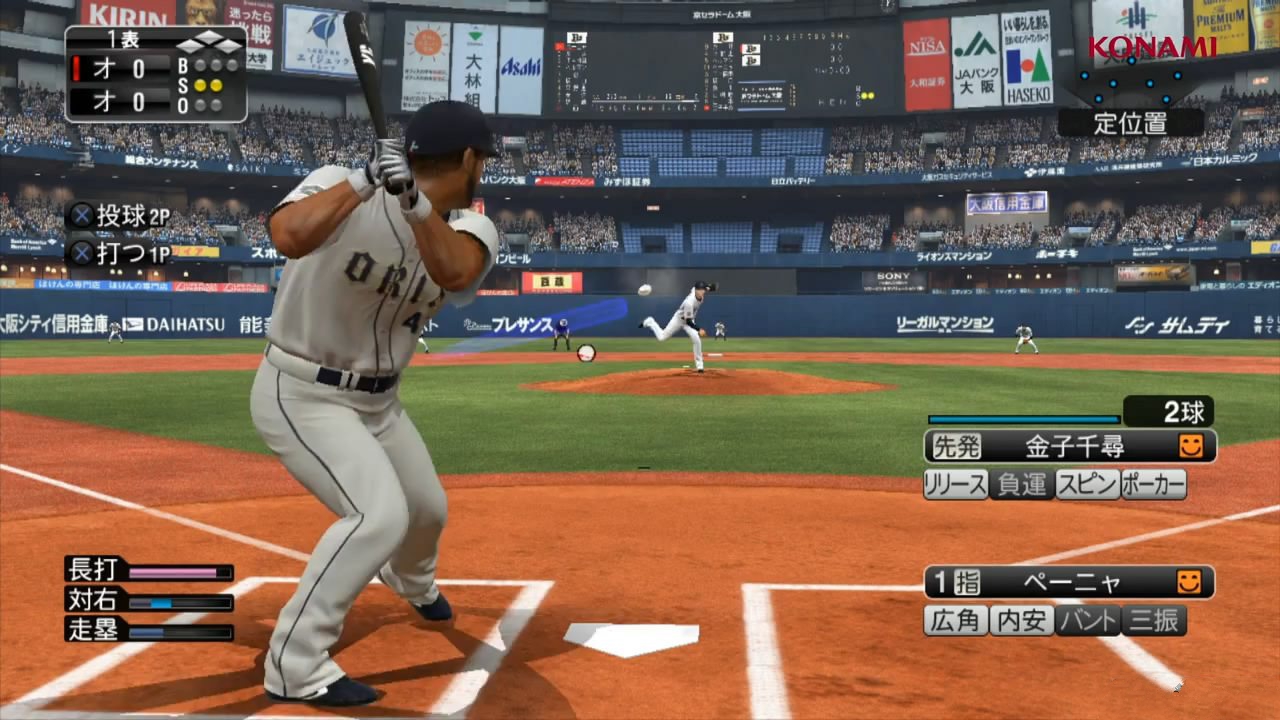1280x720 pixels.
Task: Select the 広角 batter skill tag
Action: coord(956,621)
